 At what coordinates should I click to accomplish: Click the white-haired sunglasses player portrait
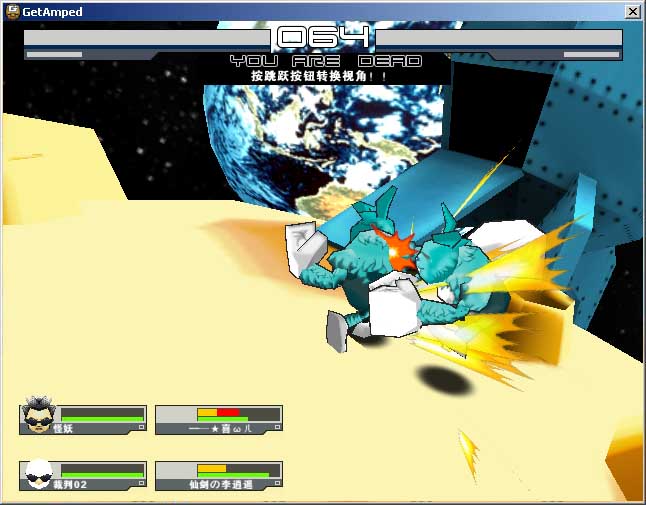point(38,474)
